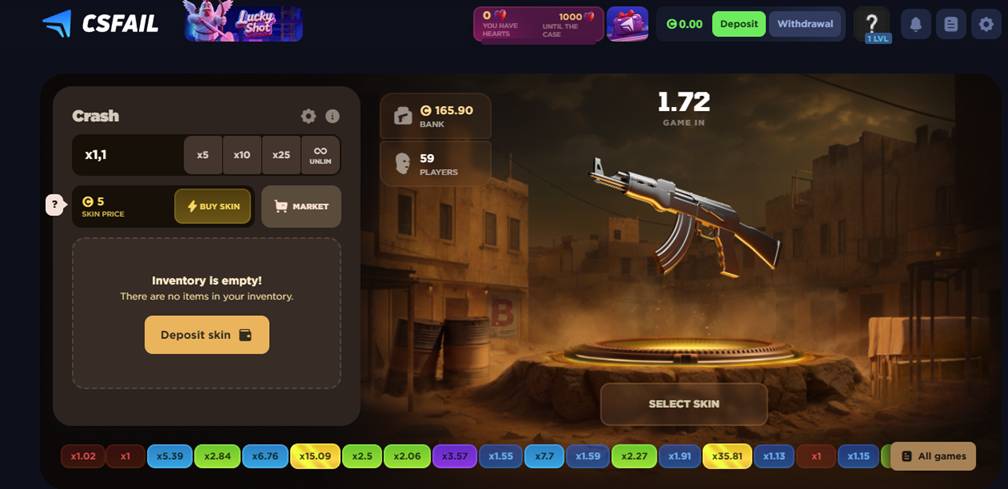Open the notifications bell
Screen dimensions: 1008x489
(x=916, y=25)
